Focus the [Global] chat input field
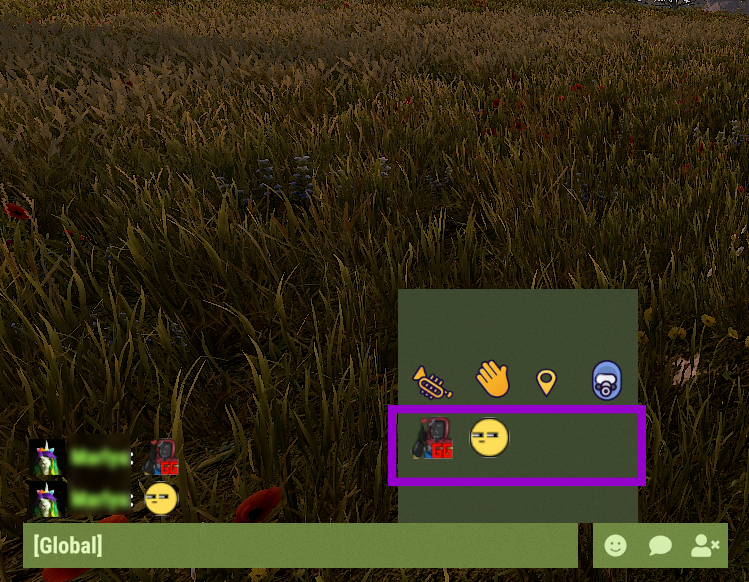 (300, 546)
